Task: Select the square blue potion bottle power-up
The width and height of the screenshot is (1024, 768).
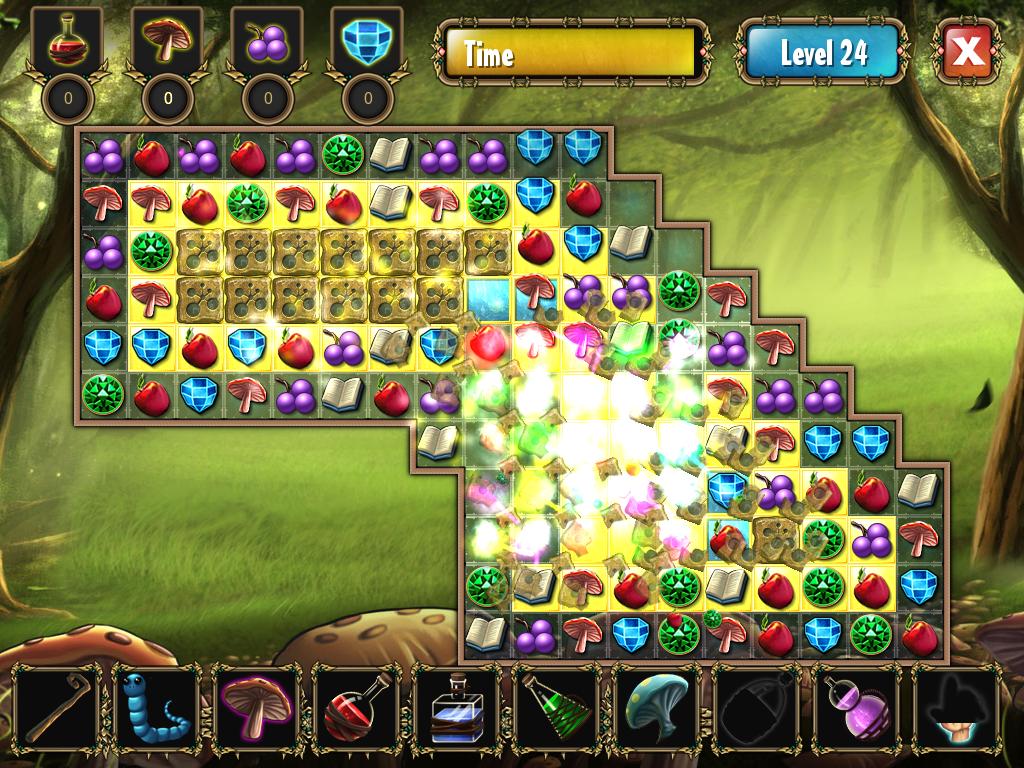Action: pos(457,706)
